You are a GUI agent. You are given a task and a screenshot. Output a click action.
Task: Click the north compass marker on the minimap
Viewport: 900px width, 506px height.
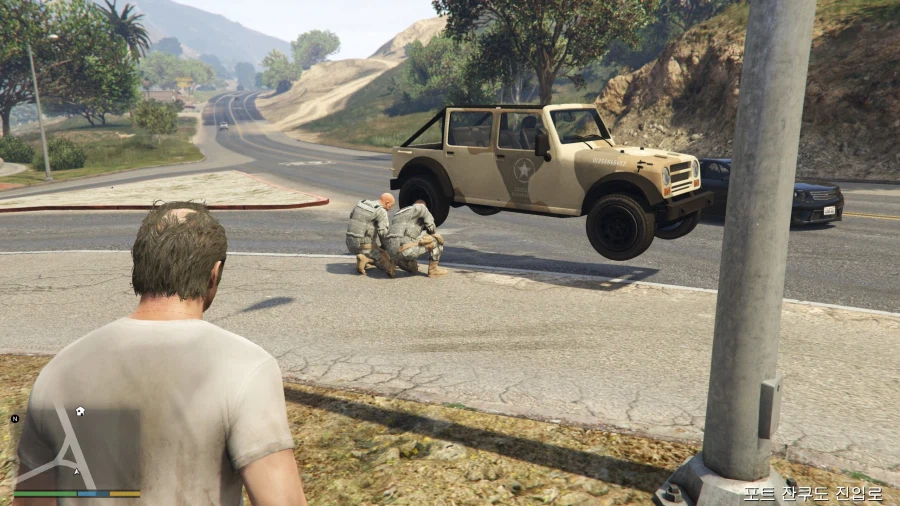[x=15, y=418]
